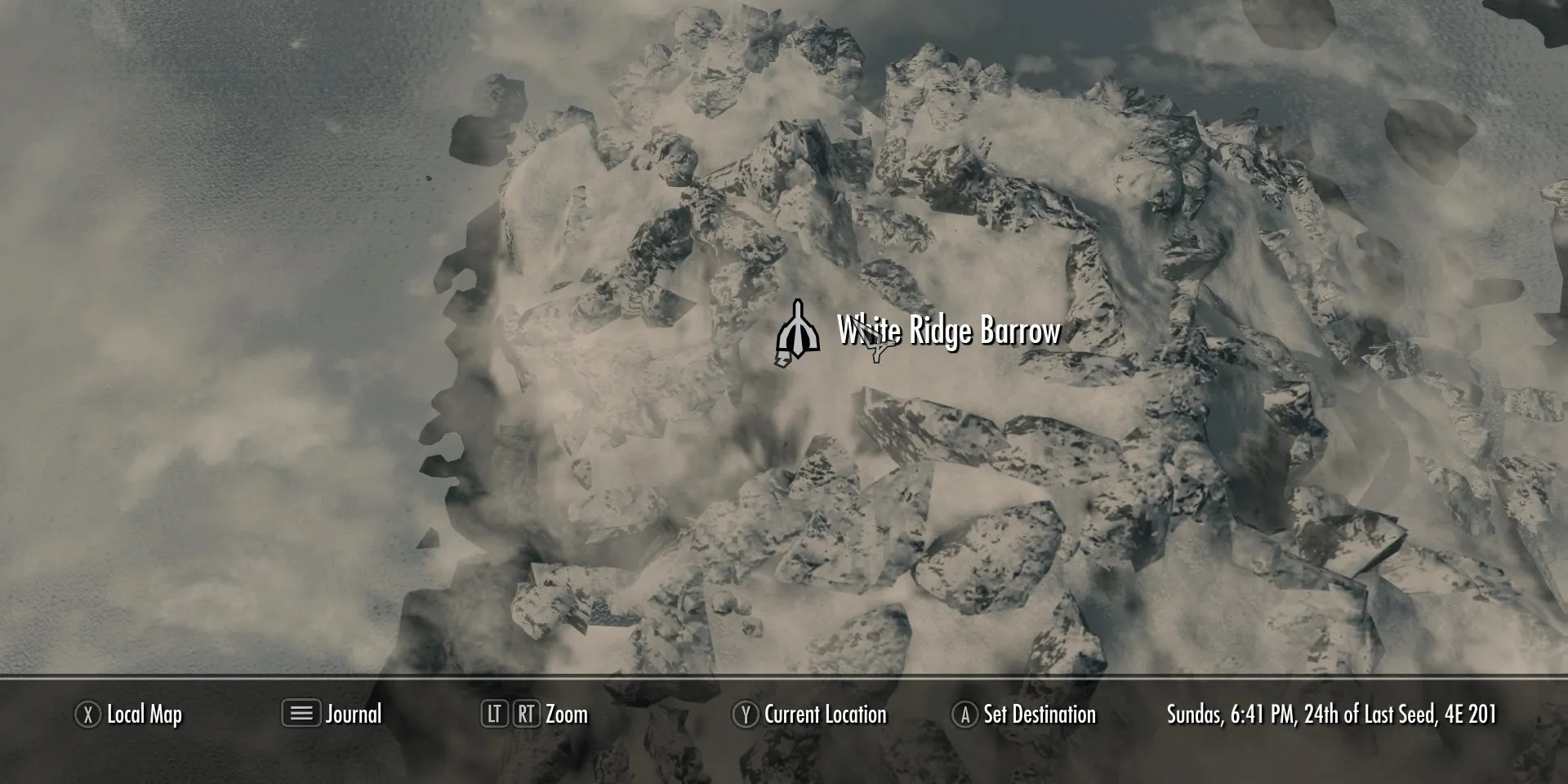Click the Y button icon for Current Location
Image resolution: width=1568 pixels, height=784 pixels.
point(746,715)
